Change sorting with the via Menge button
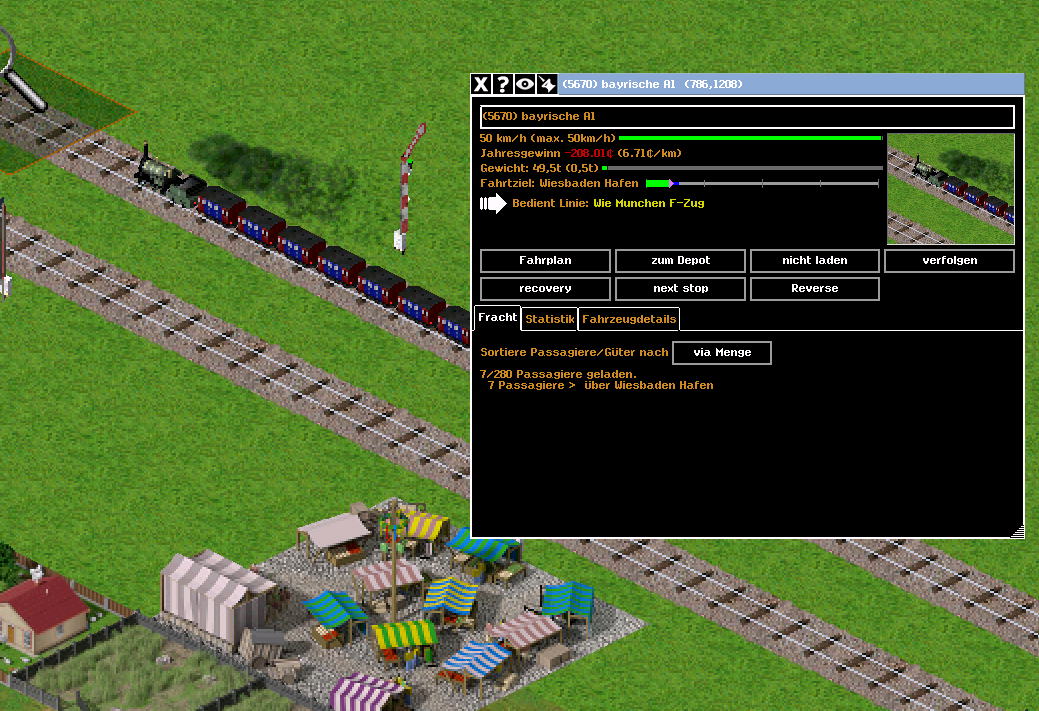The width and height of the screenshot is (1039, 711). [x=721, y=353]
